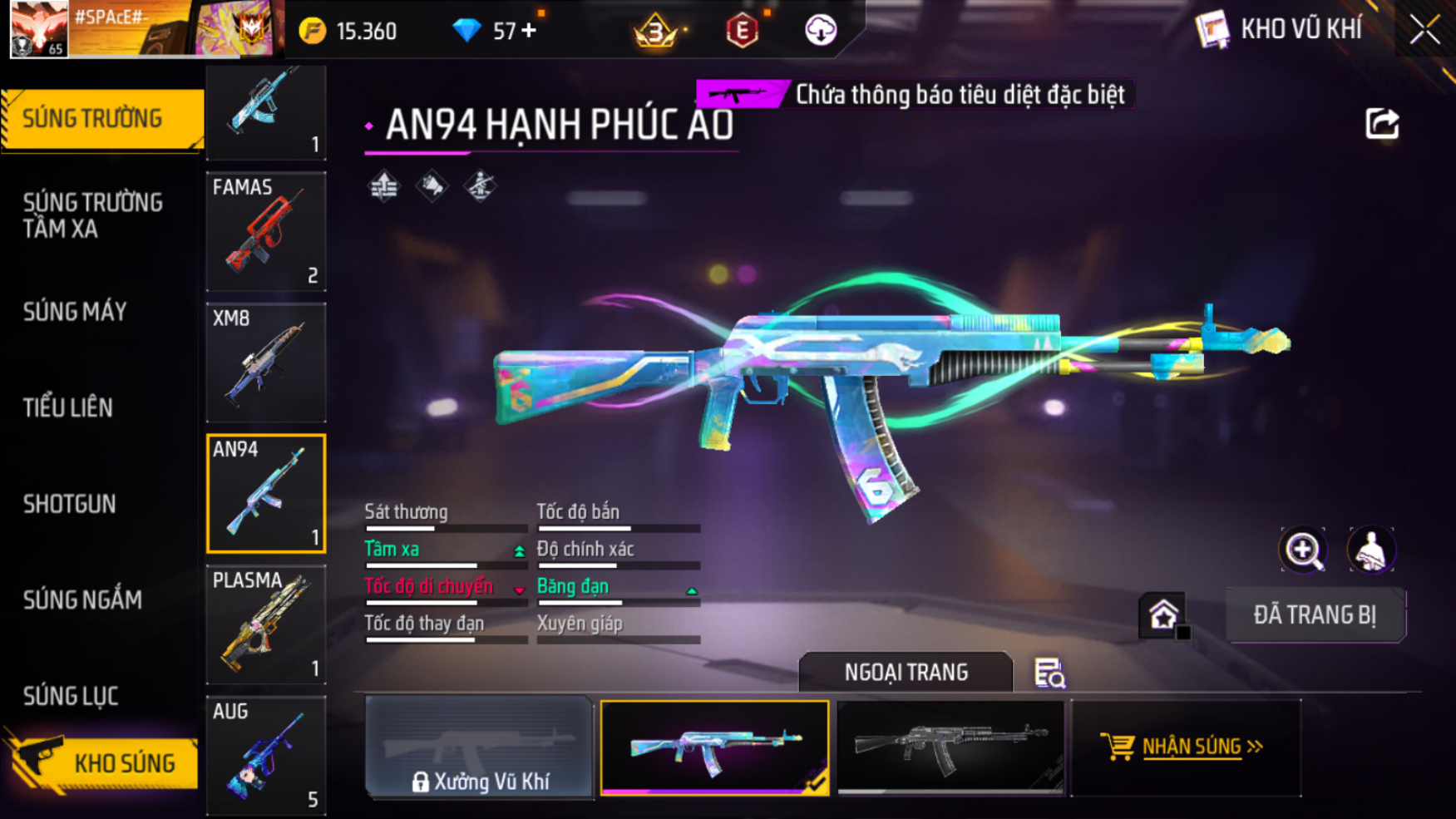Select the FAMAS weapon tile
The width and height of the screenshot is (1456, 819).
tap(266, 231)
